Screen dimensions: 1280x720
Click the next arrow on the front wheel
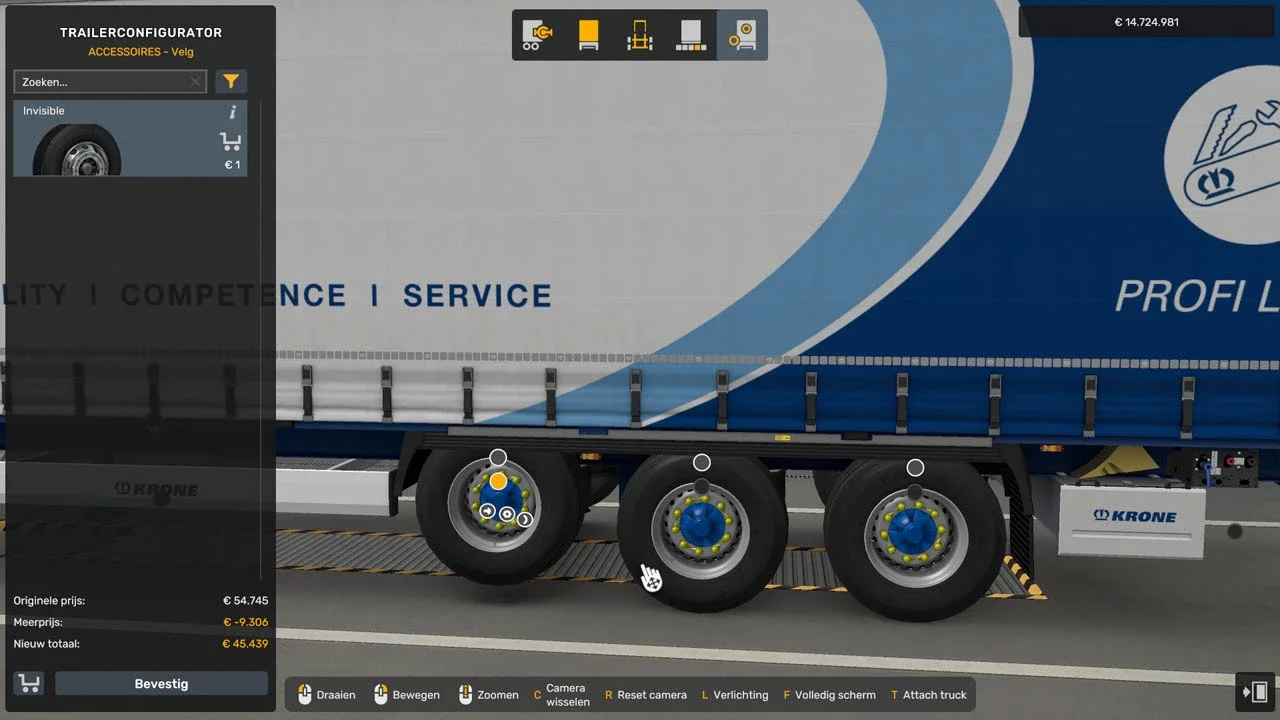pos(523,521)
